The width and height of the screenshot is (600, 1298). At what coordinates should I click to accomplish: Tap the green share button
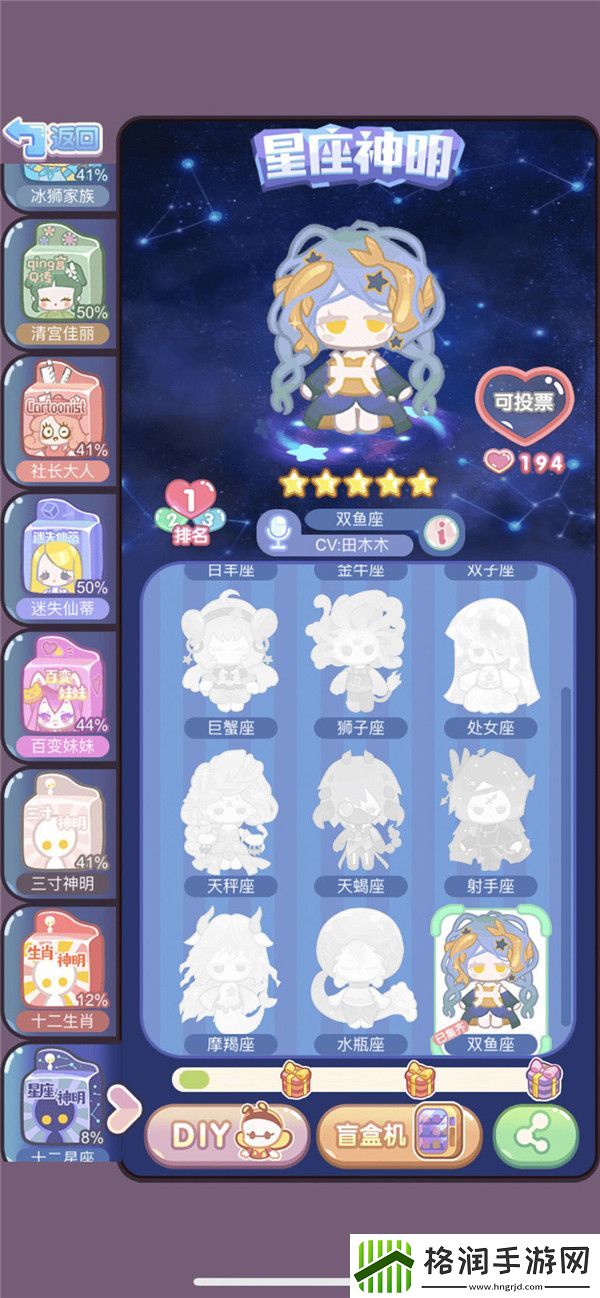point(536,1136)
